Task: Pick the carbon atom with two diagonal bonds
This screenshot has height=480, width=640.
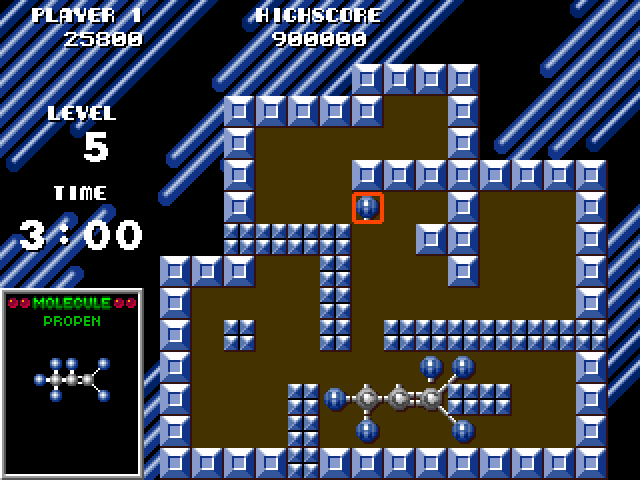Action: click(432, 399)
